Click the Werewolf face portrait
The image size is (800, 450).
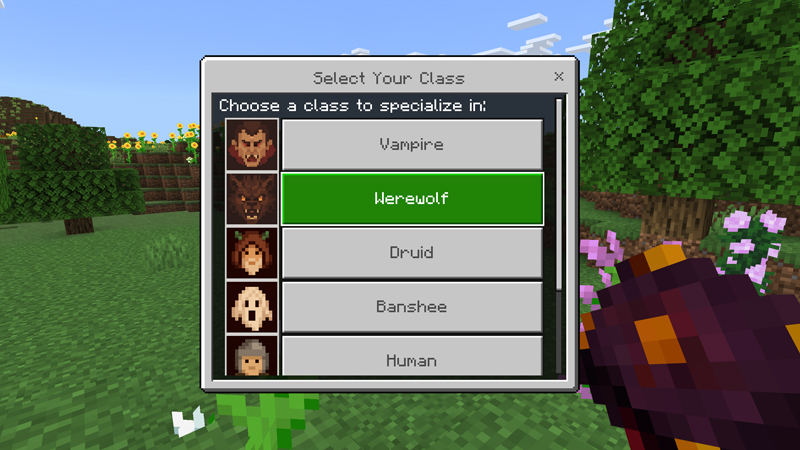[252, 199]
